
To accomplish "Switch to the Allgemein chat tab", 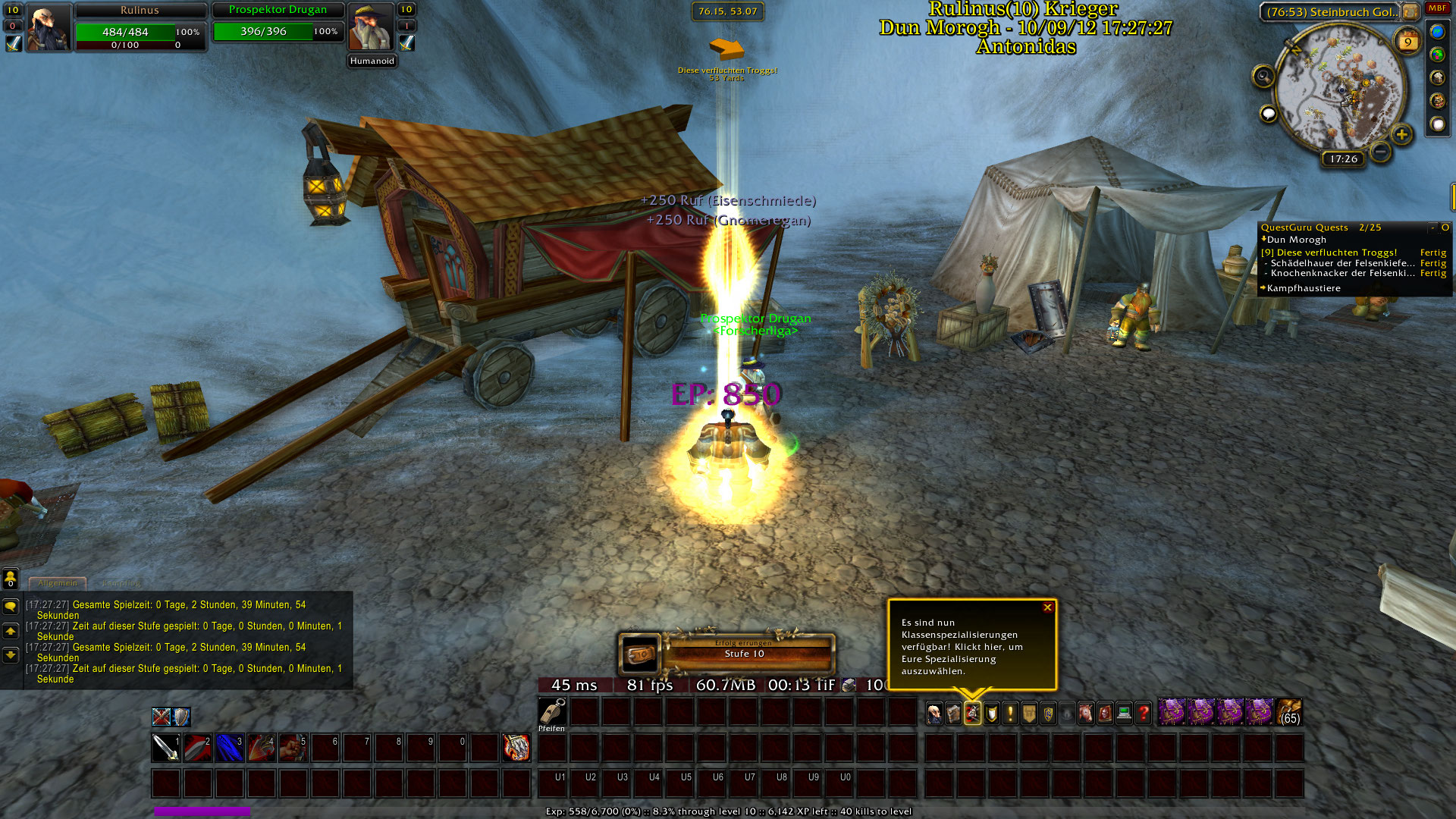I will coord(58,583).
